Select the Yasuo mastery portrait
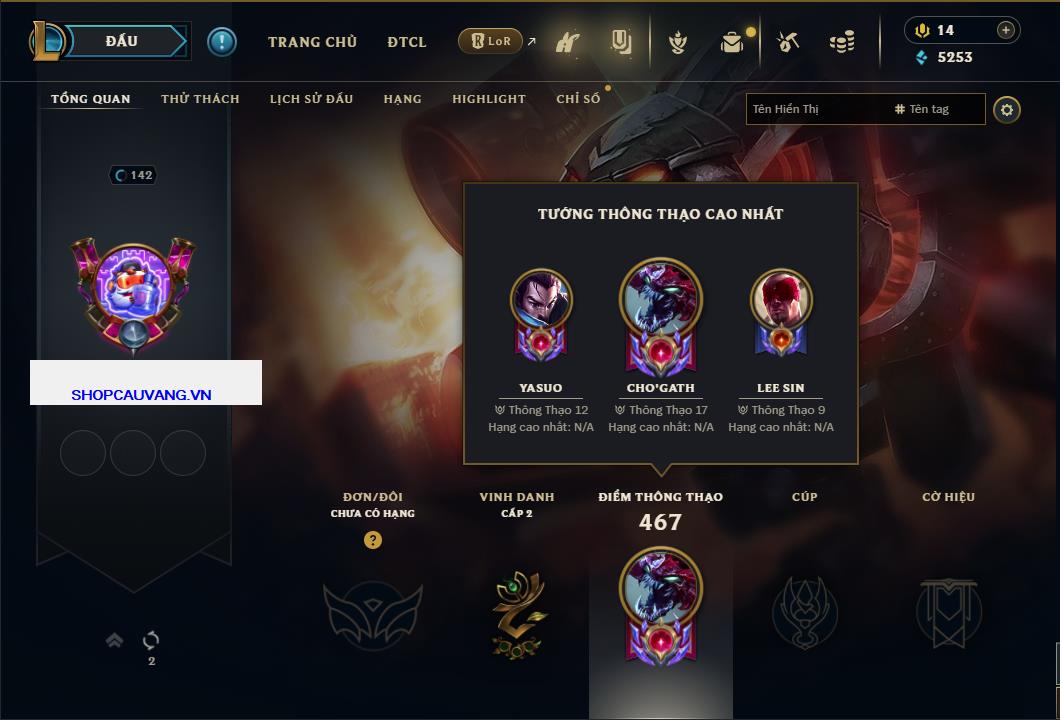The width and height of the screenshot is (1060, 720). point(541,299)
